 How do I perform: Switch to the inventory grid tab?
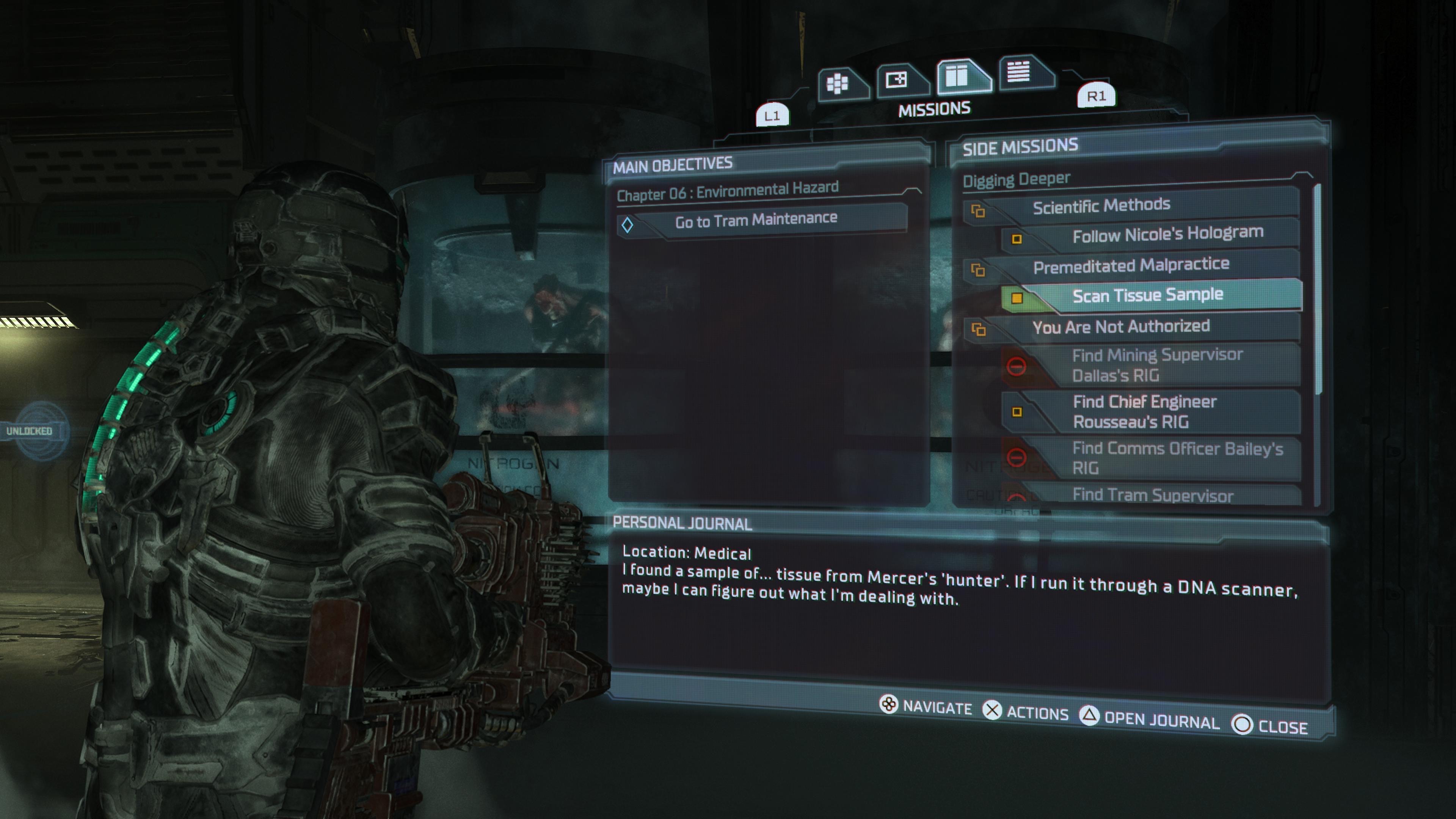pos(838,84)
